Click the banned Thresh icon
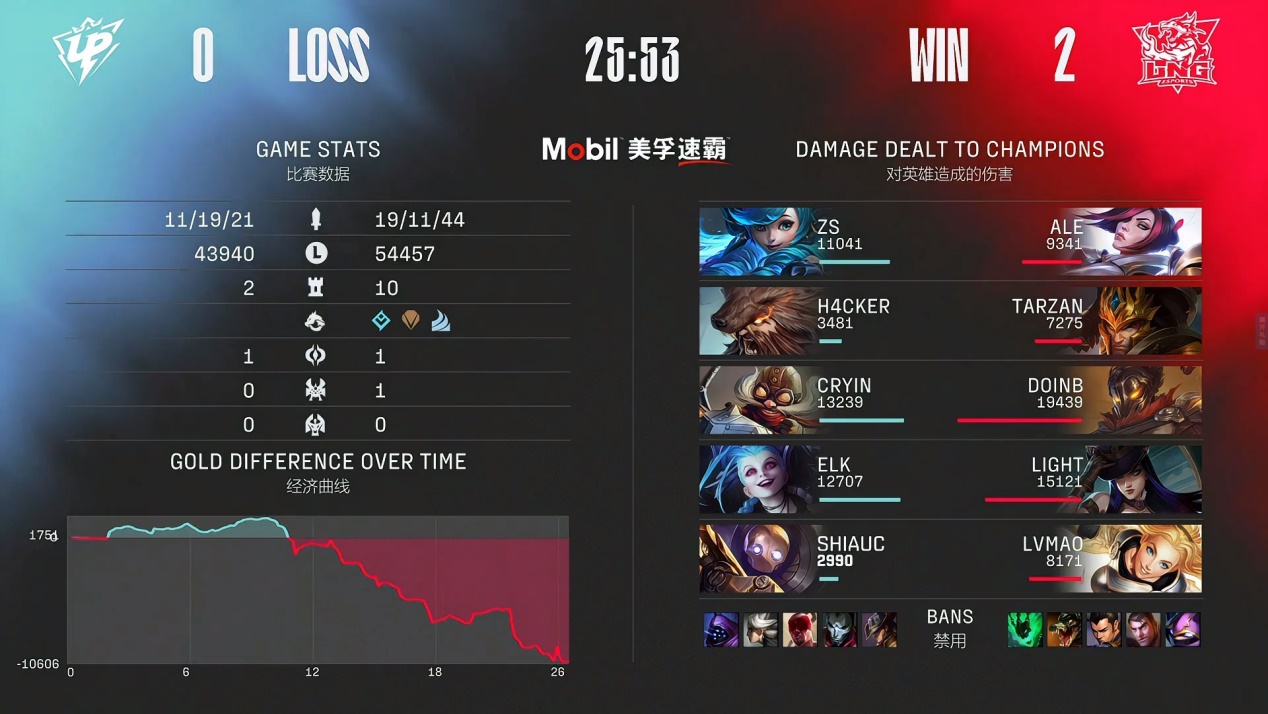This screenshot has height=714, width=1268. [x=1025, y=630]
